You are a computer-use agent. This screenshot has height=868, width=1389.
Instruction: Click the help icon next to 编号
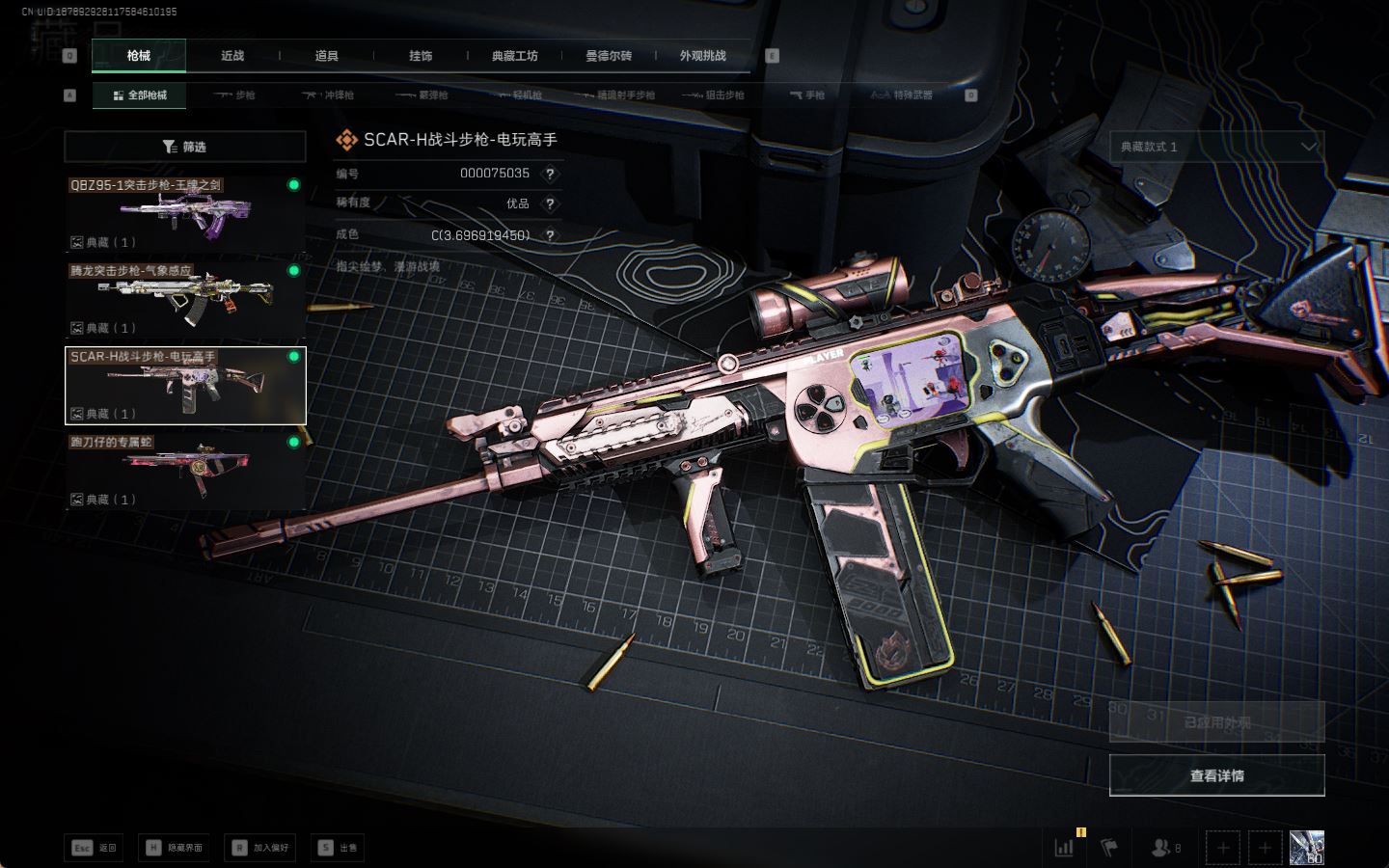tap(550, 174)
